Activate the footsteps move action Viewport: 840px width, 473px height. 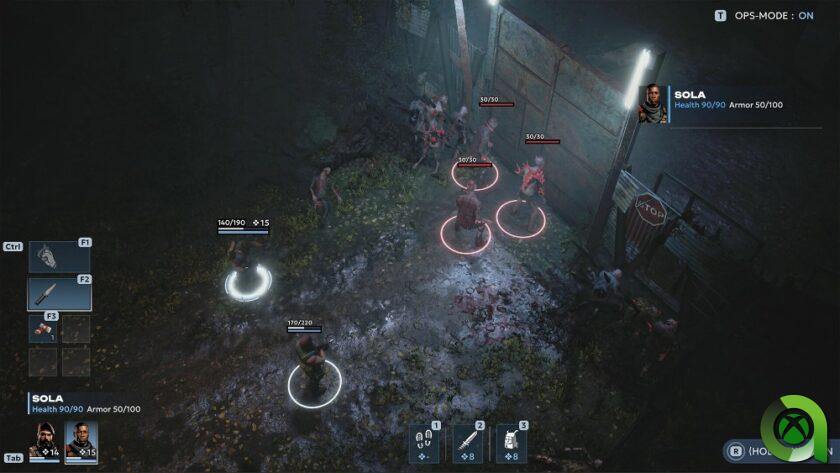425,440
